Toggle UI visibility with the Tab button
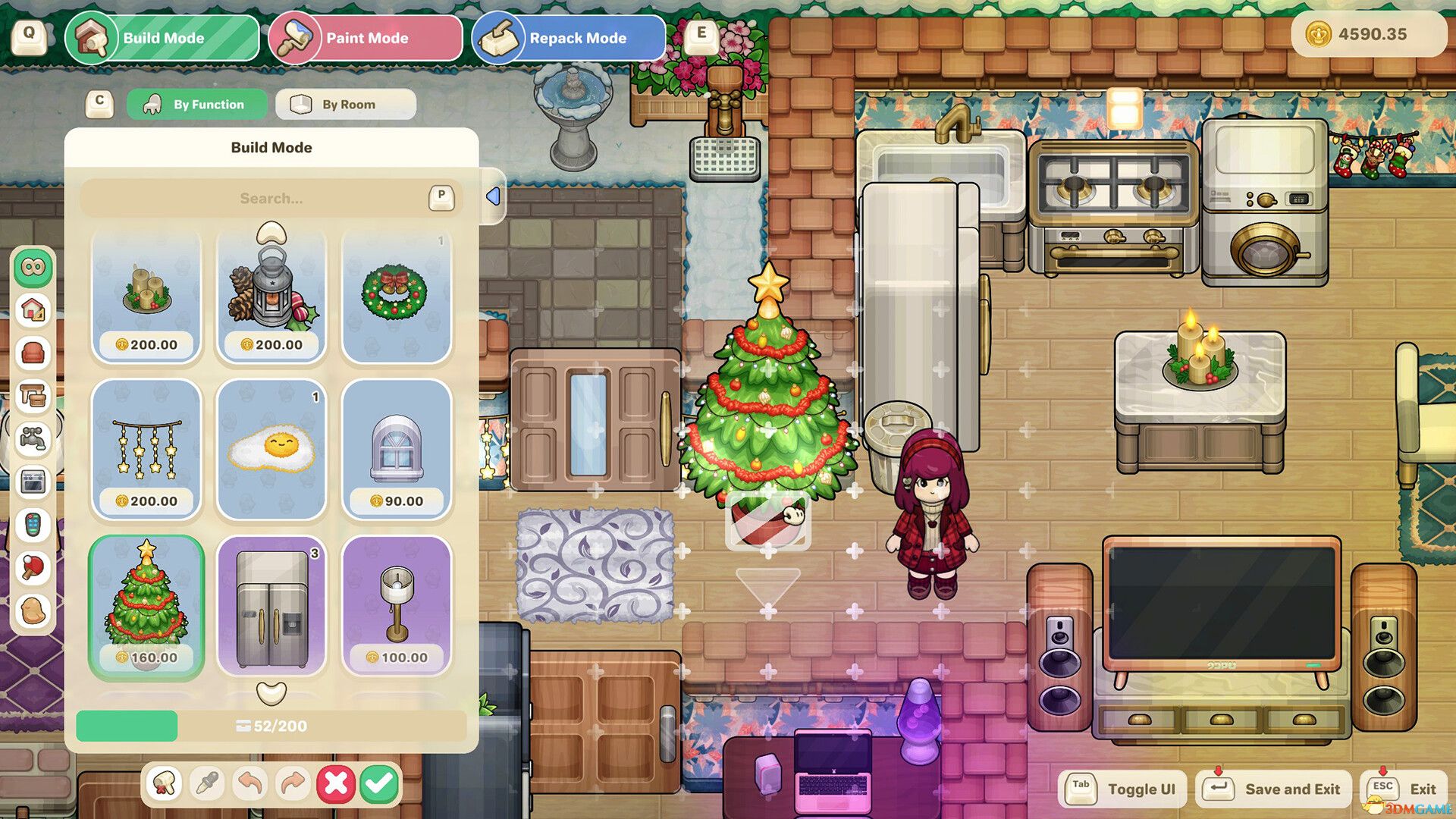1456x819 pixels. pyautogui.click(x=1121, y=788)
